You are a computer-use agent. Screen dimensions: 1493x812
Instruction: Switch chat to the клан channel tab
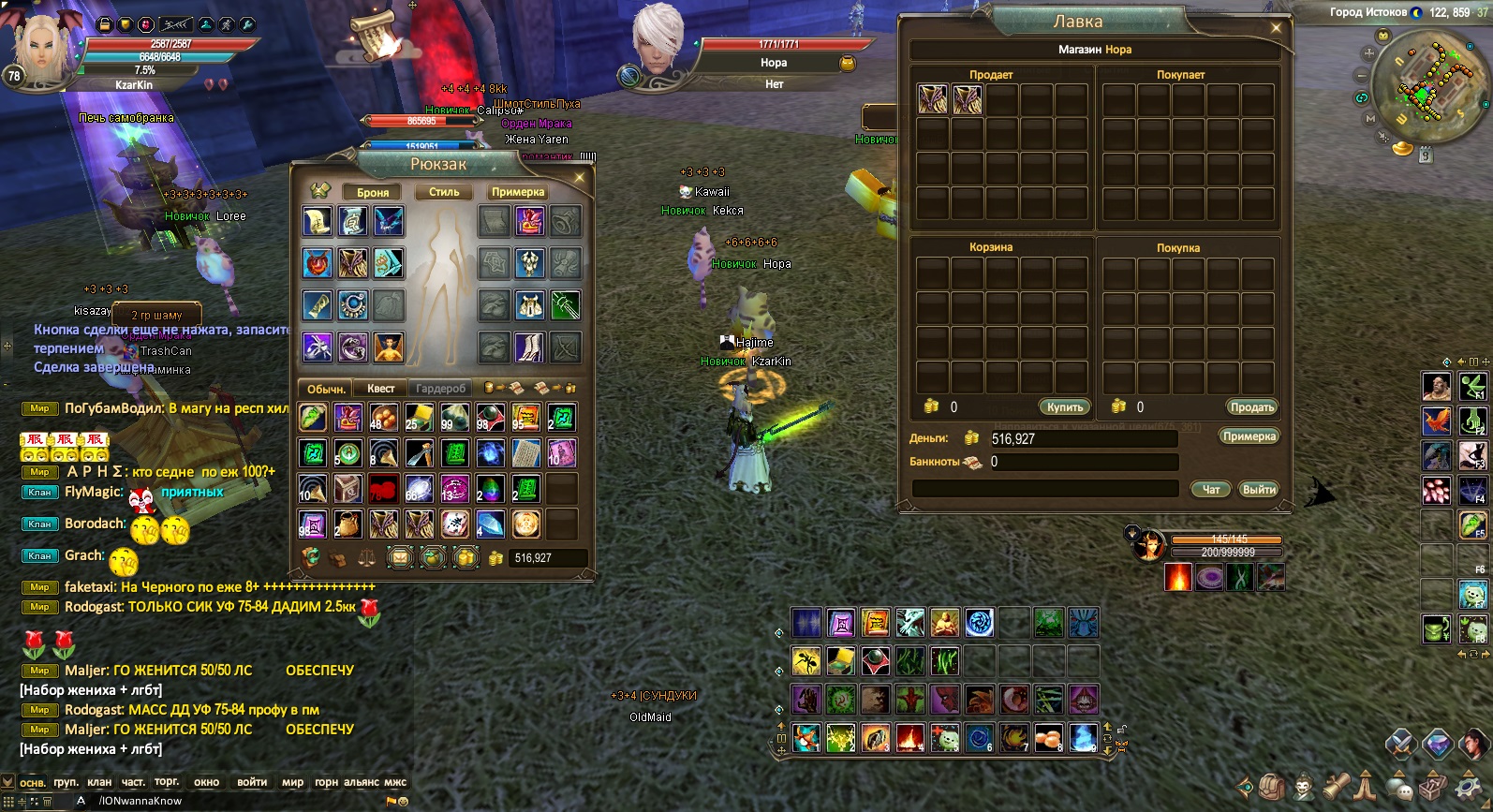(x=99, y=782)
